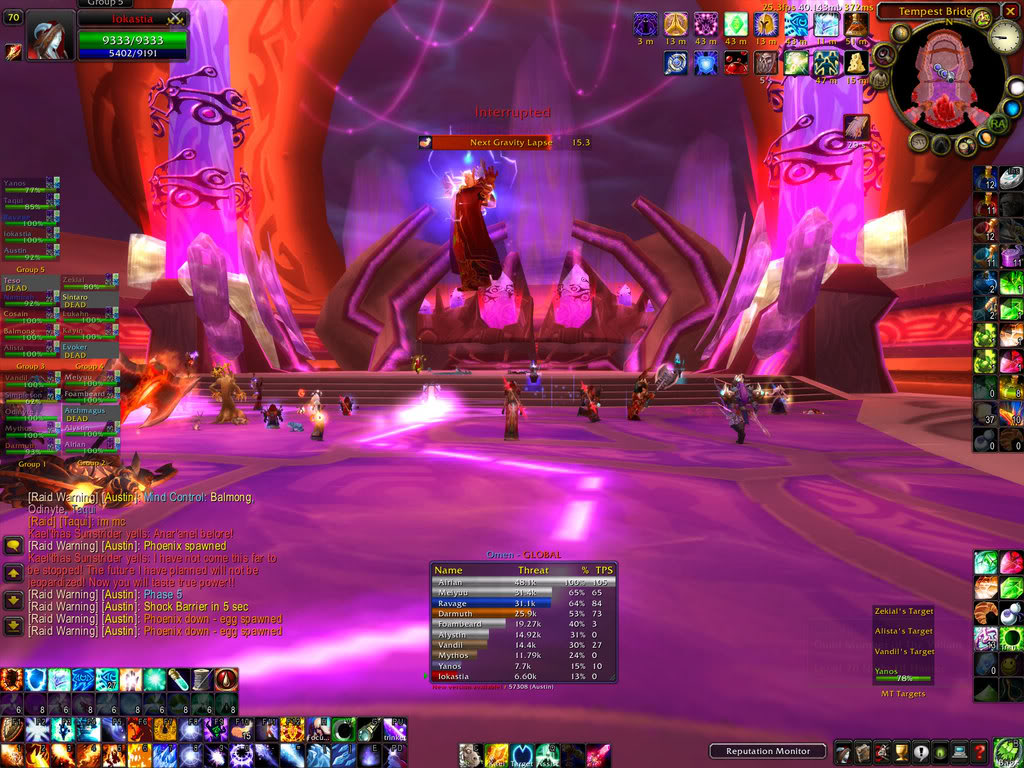Open the minimap tracking magnifier button
Viewport: 1024px width, 768px height.
point(884,54)
